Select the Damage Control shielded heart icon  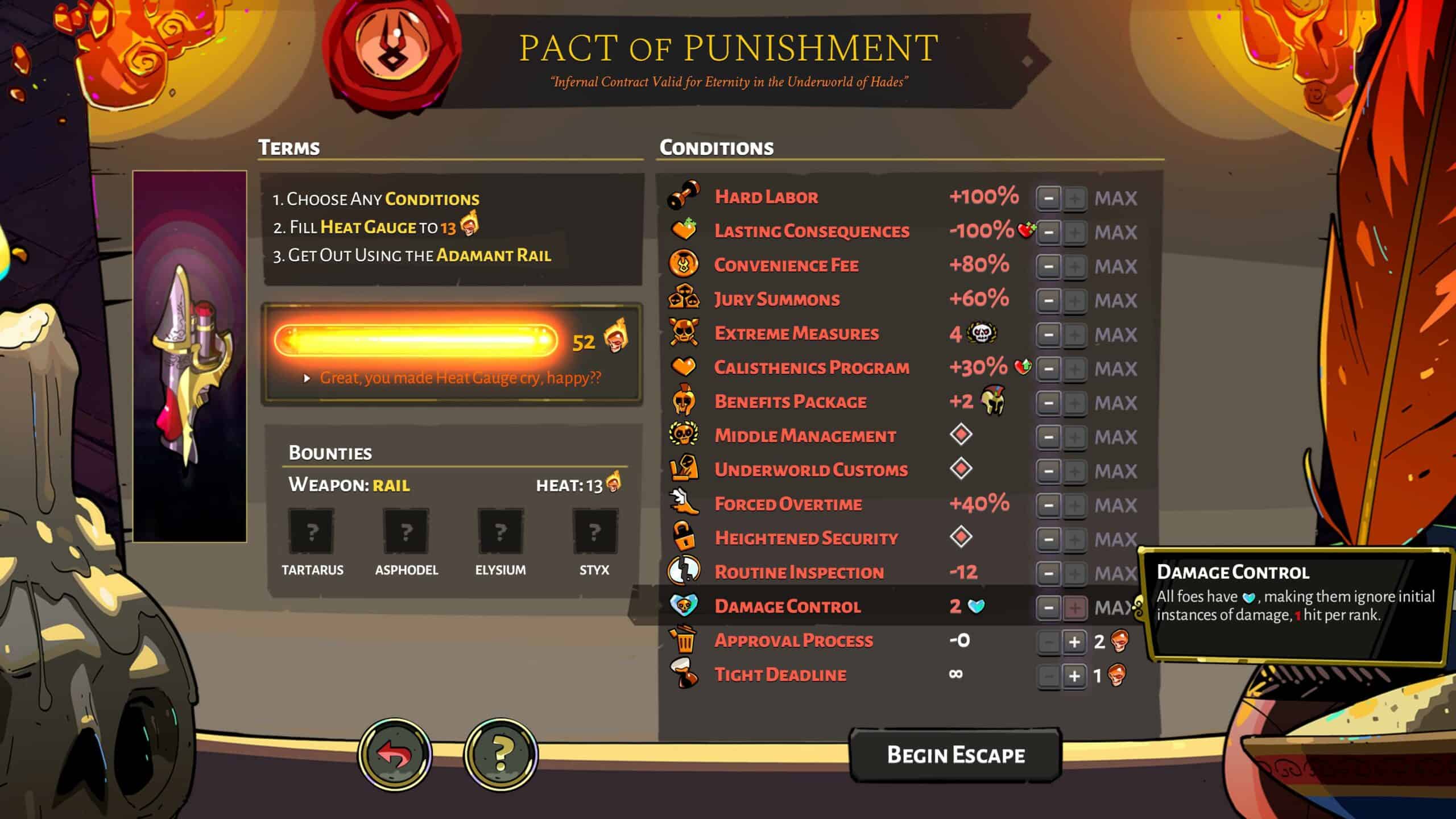click(x=685, y=606)
